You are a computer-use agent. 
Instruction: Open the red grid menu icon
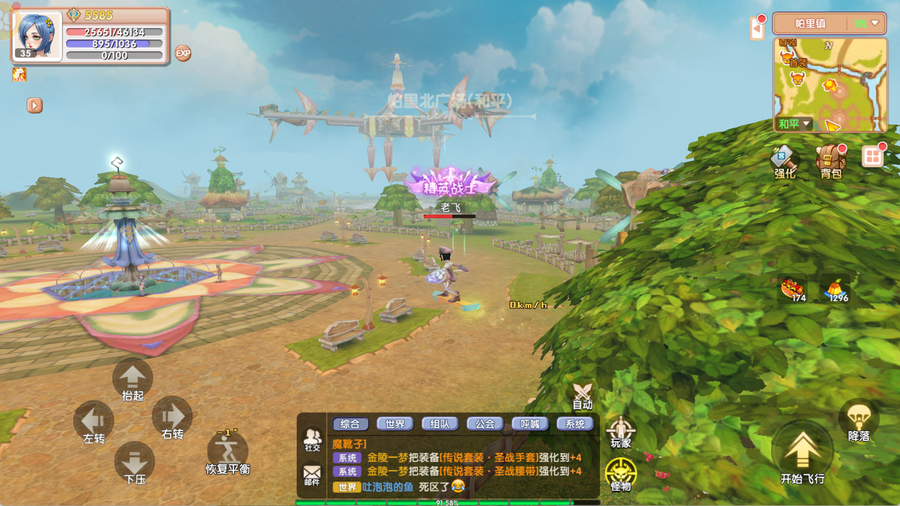pyautogui.click(x=873, y=156)
